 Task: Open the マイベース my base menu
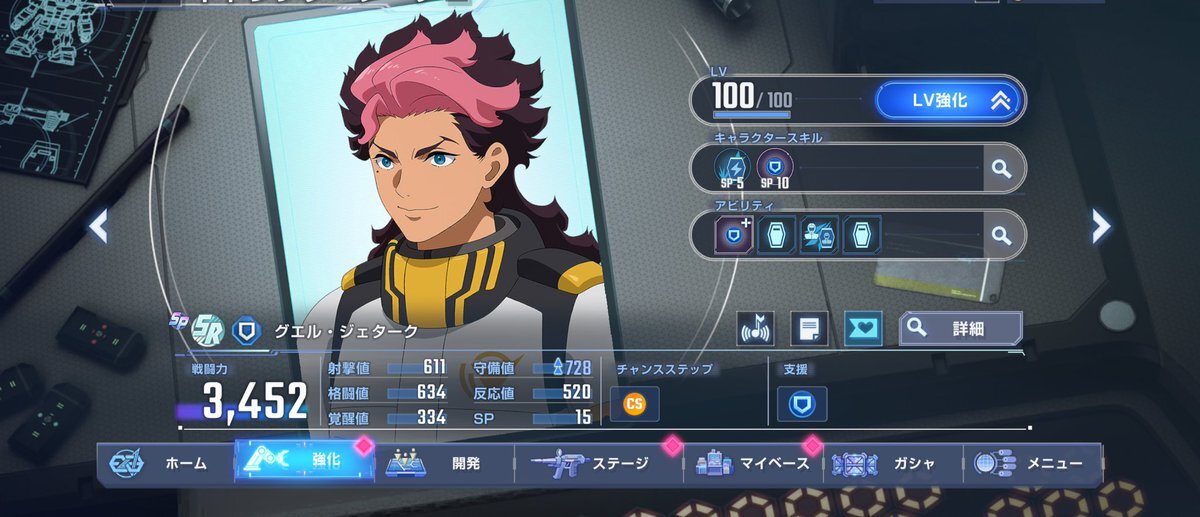(754, 464)
